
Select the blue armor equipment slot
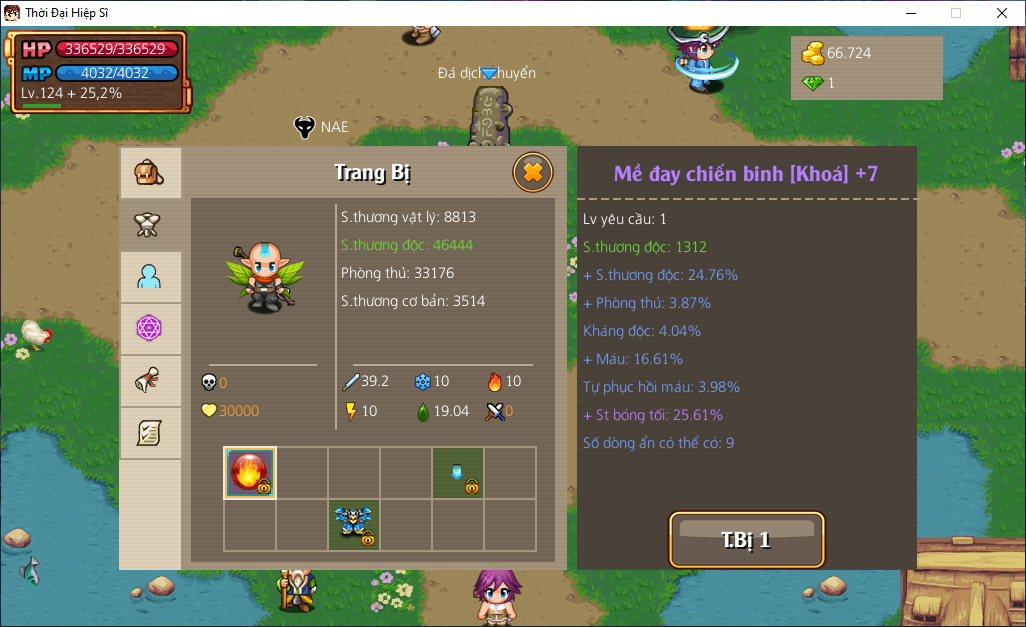[354, 525]
